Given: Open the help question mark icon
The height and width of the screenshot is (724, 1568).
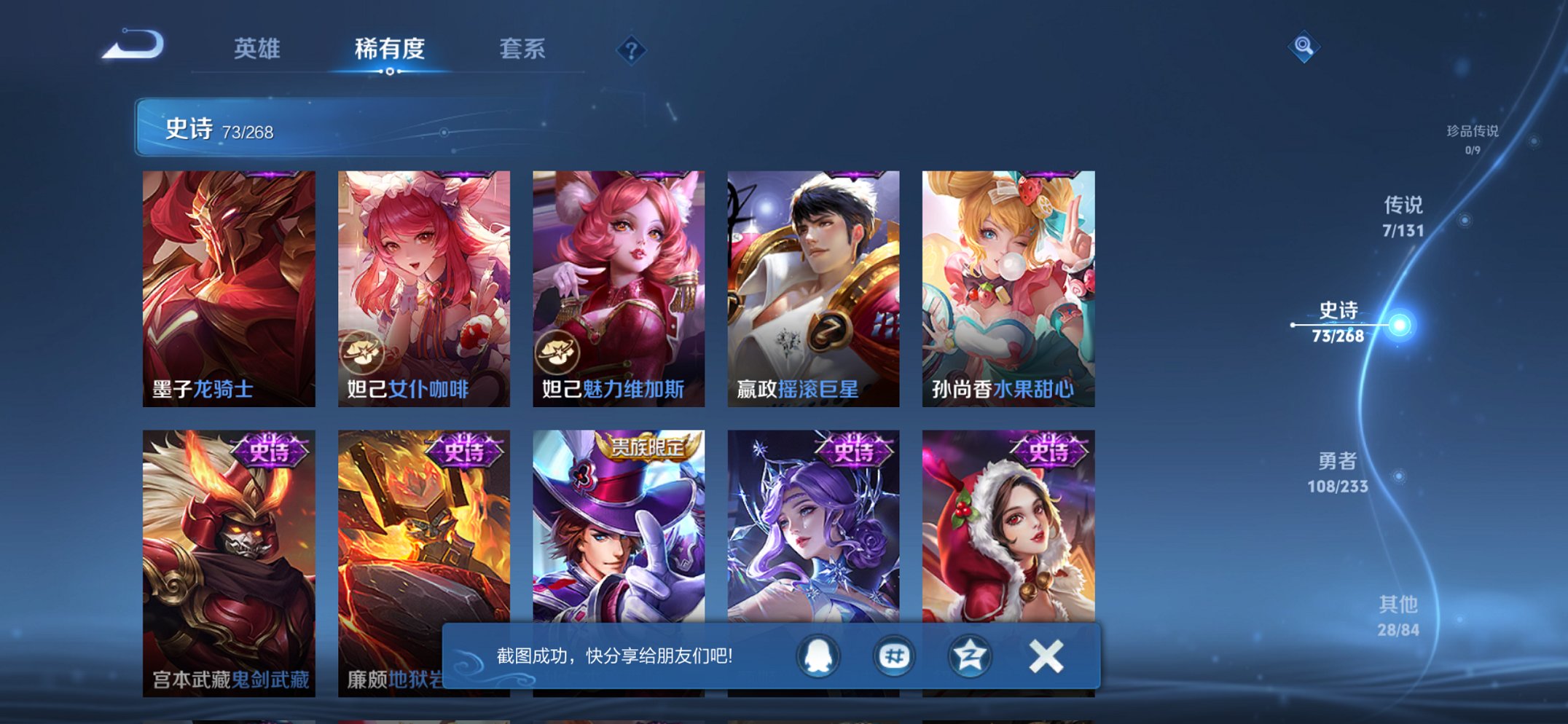Looking at the screenshot, I should pos(632,50).
